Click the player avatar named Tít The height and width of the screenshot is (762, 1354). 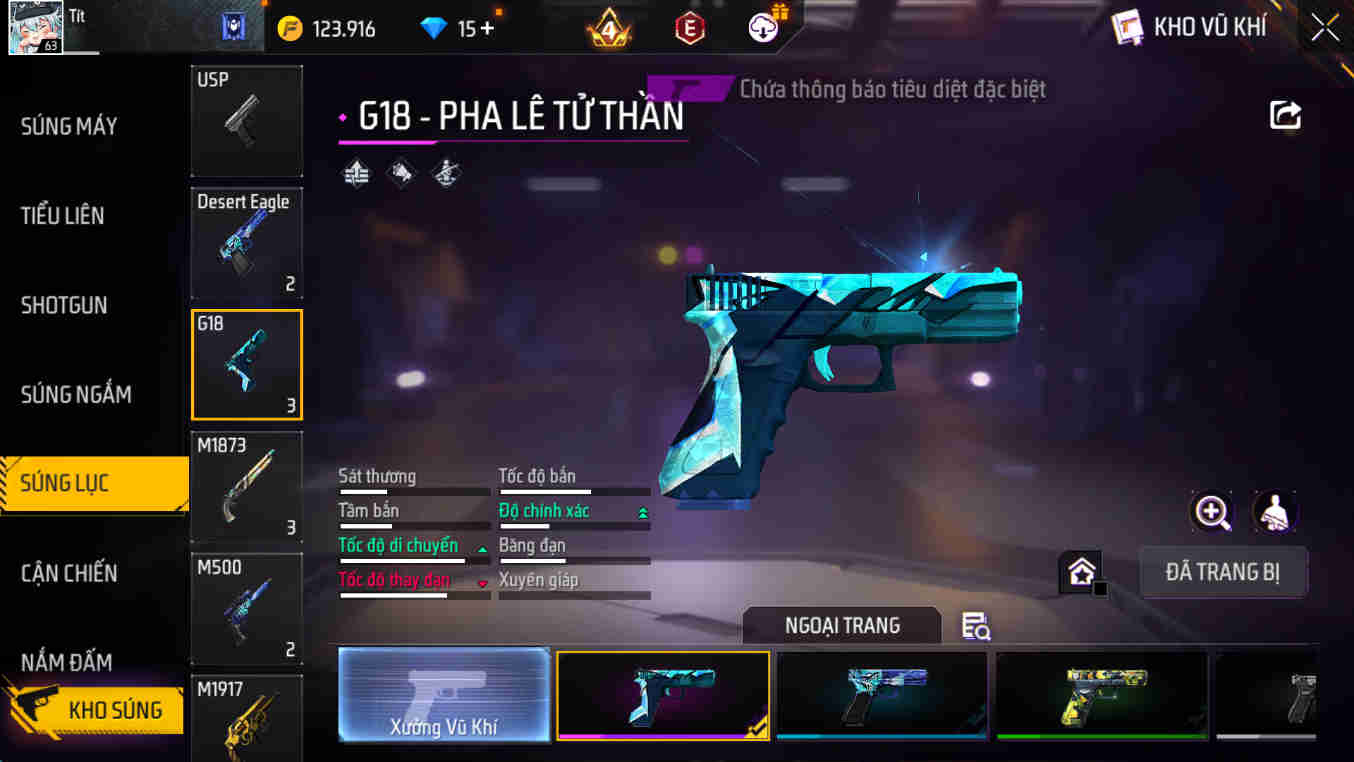37,27
